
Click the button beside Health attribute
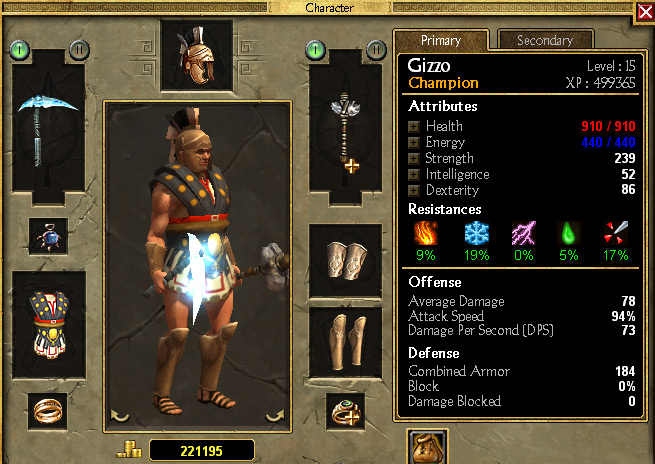point(414,127)
